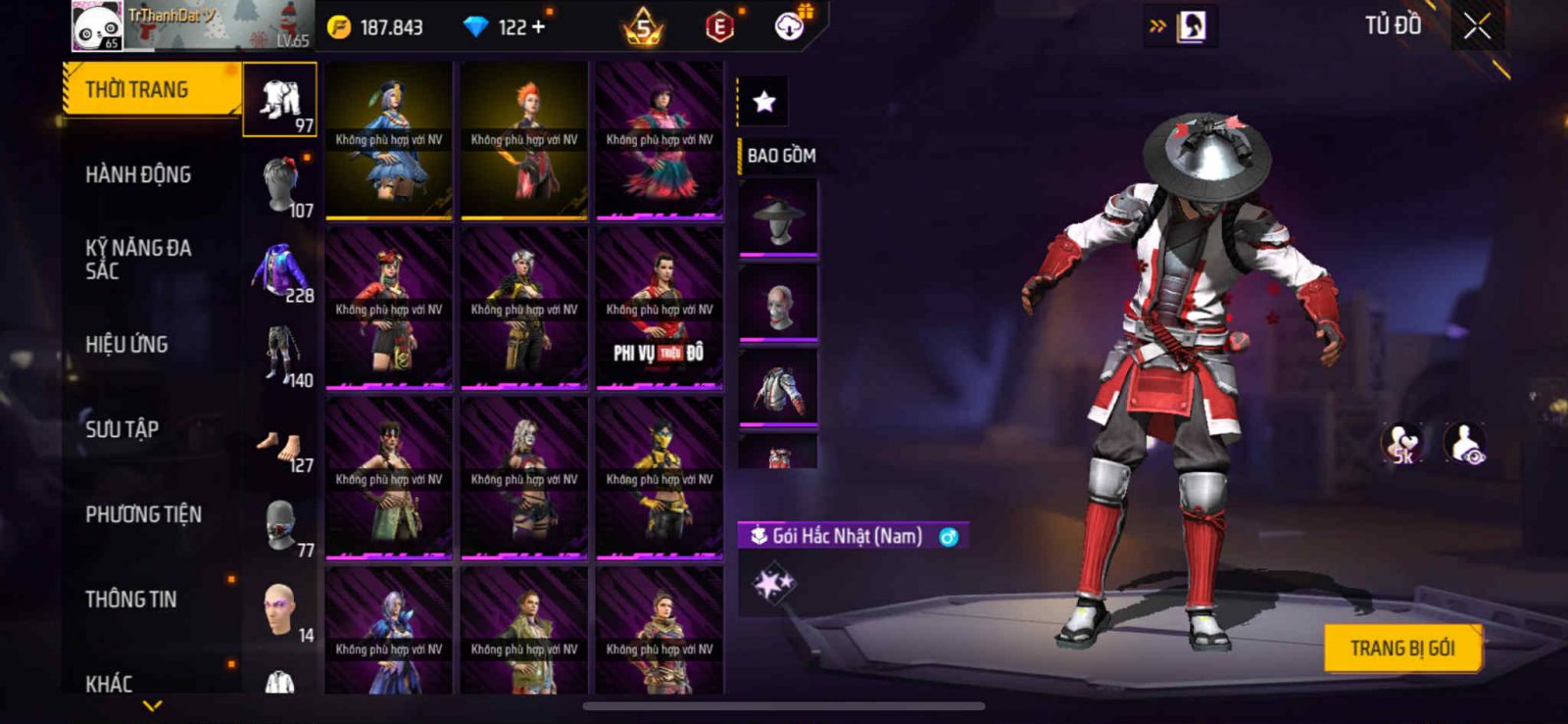Screen dimensions: 1568x724
Task: Select the Phi Vụ Triệu Đô outfit
Action: (660, 310)
